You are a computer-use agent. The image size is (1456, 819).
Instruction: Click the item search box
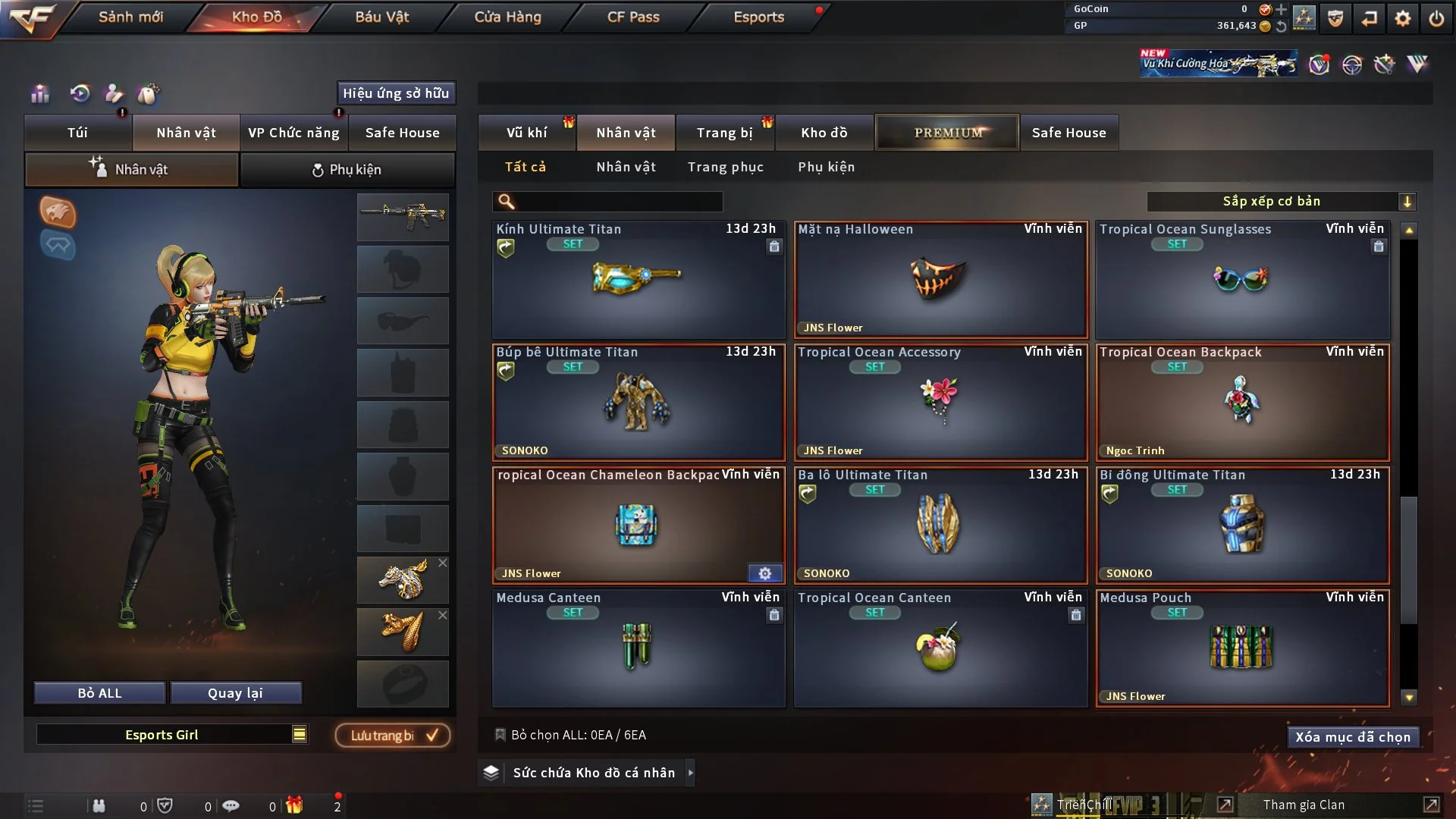(x=618, y=202)
